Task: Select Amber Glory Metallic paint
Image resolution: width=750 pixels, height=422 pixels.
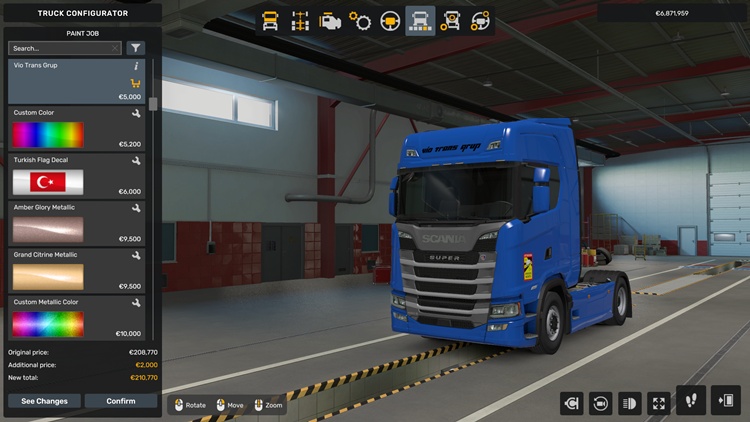Action: pyautogui.click(x=76, y=223)
